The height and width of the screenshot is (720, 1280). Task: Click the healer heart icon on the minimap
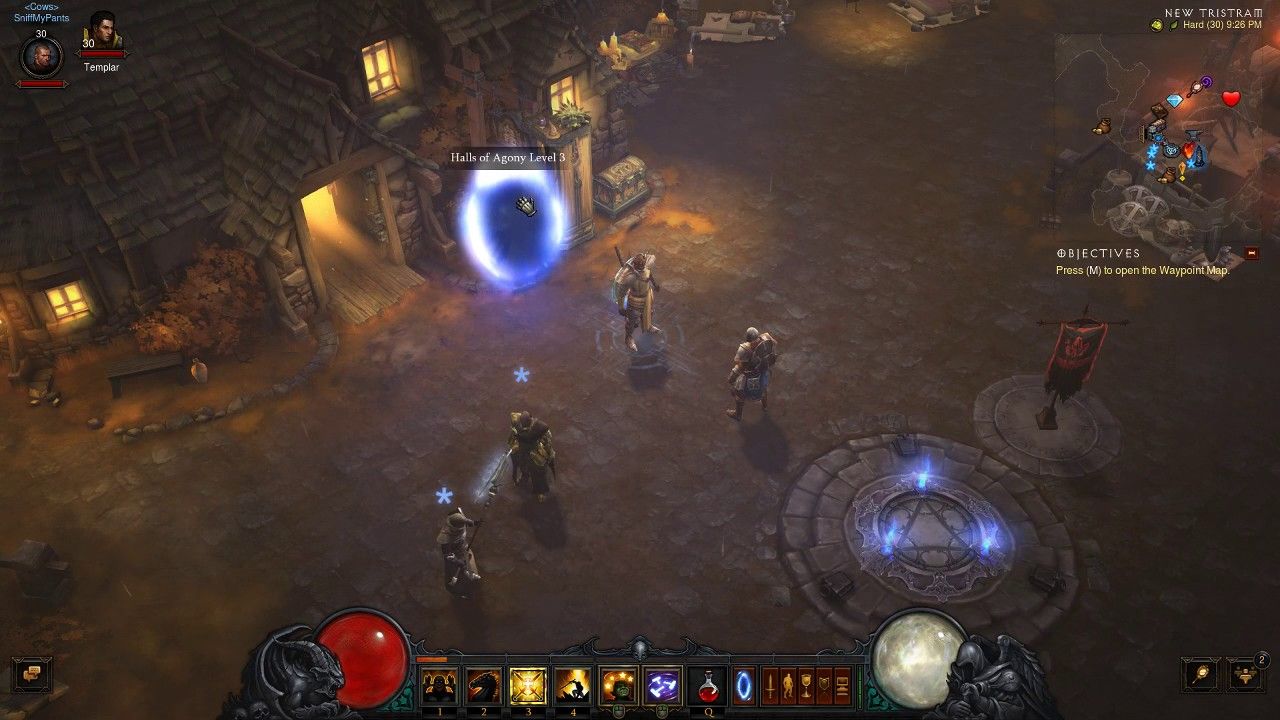(x=1230, y=98)
